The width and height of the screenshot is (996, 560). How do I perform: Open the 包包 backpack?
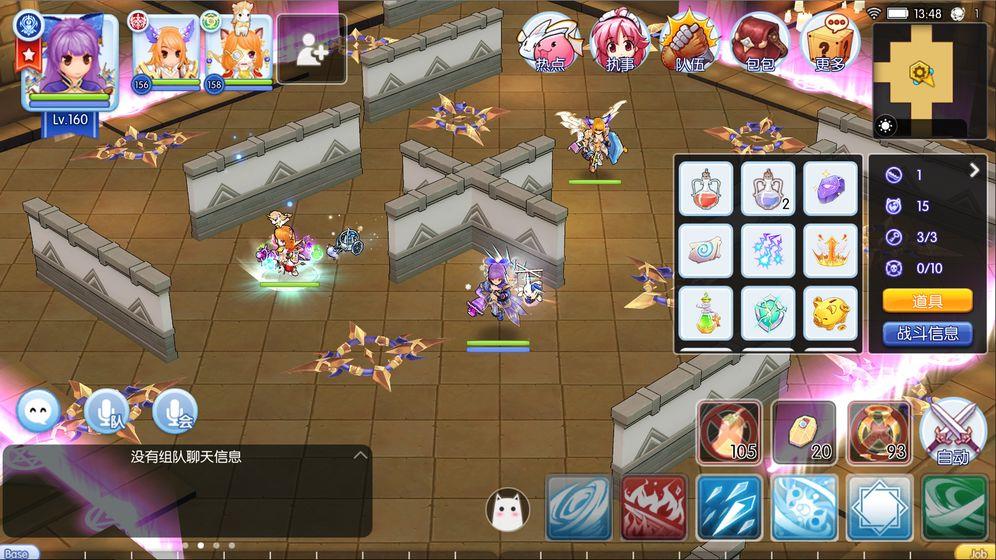coord(760,44)
